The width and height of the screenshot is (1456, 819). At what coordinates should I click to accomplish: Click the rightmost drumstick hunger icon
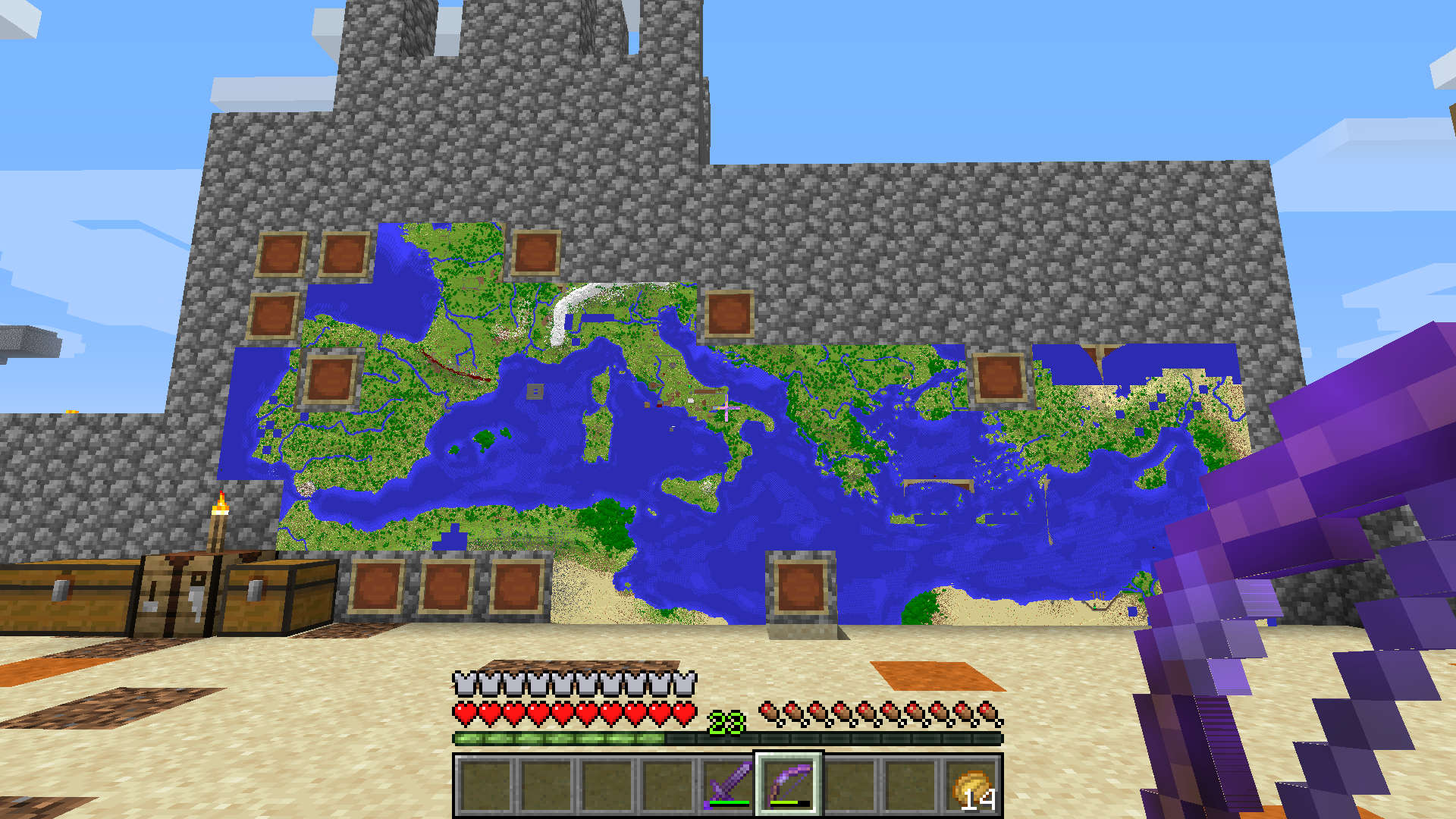tap(986, 714)
